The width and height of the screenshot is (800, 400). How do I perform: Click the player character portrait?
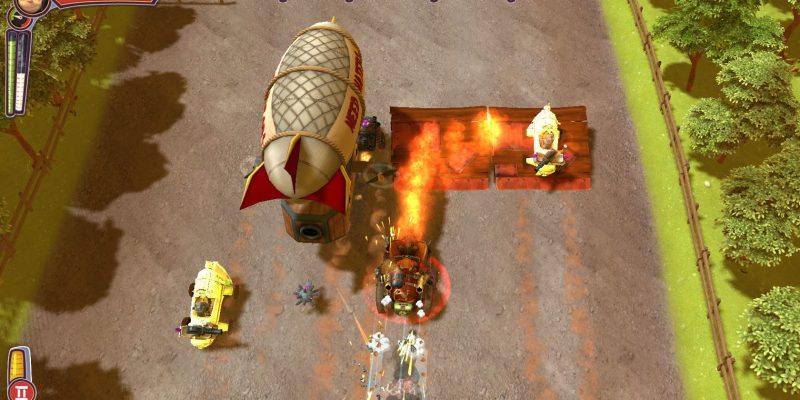pos(32,5)
